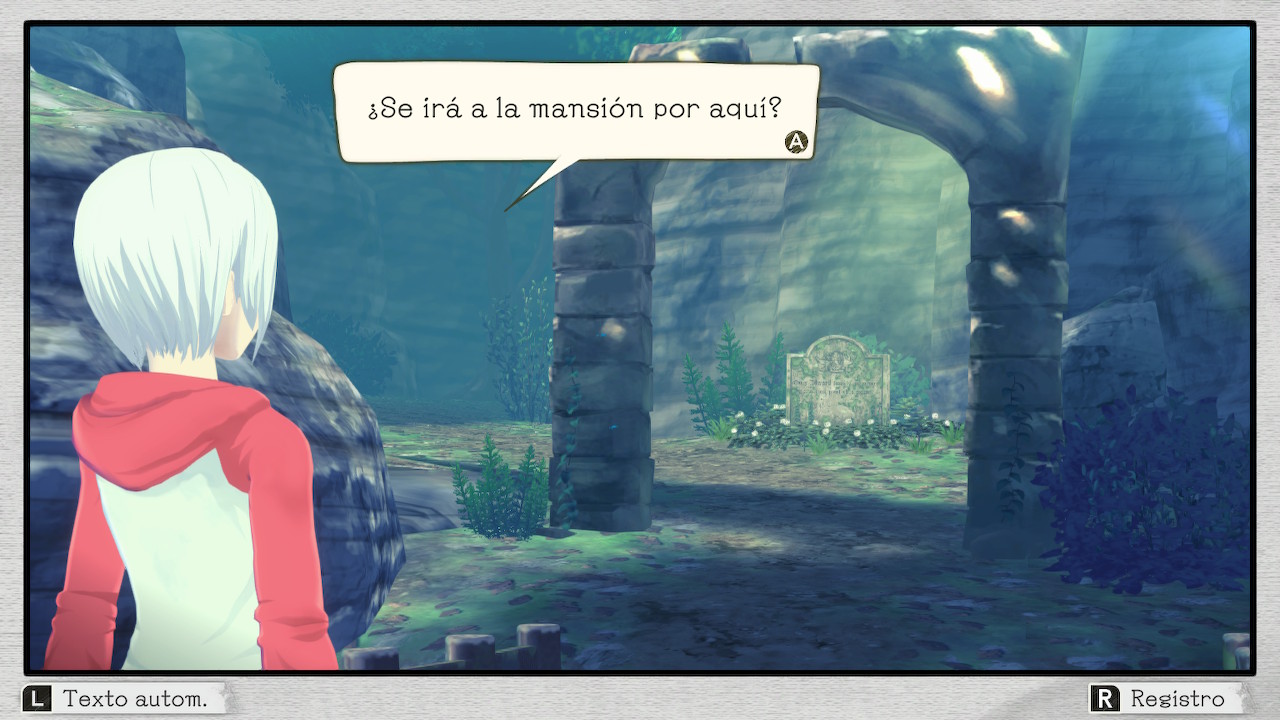
Task: Expand the bottom status bar
Action: pos(640,698)
